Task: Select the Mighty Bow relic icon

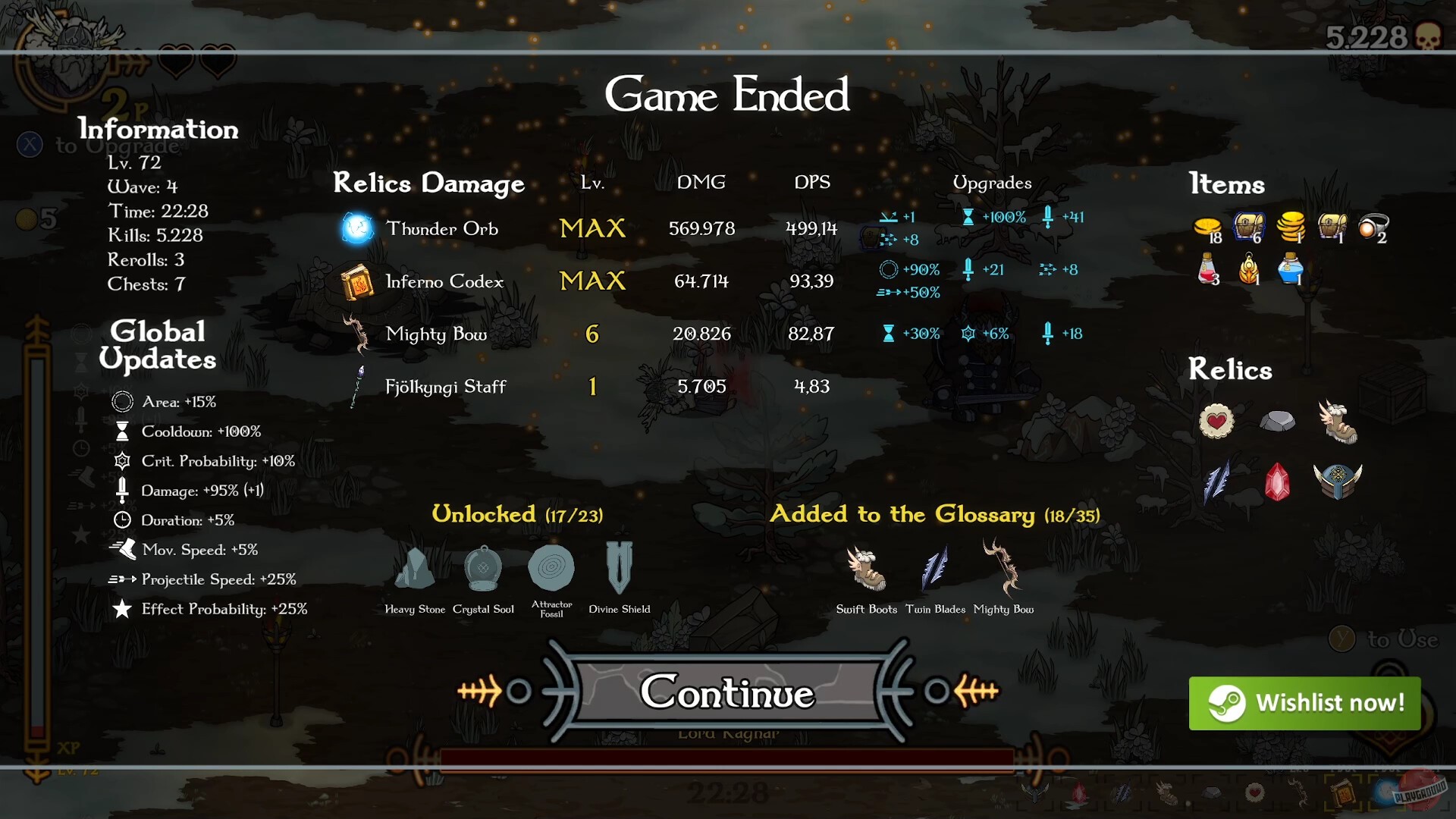Action: (x=356, y=334)
